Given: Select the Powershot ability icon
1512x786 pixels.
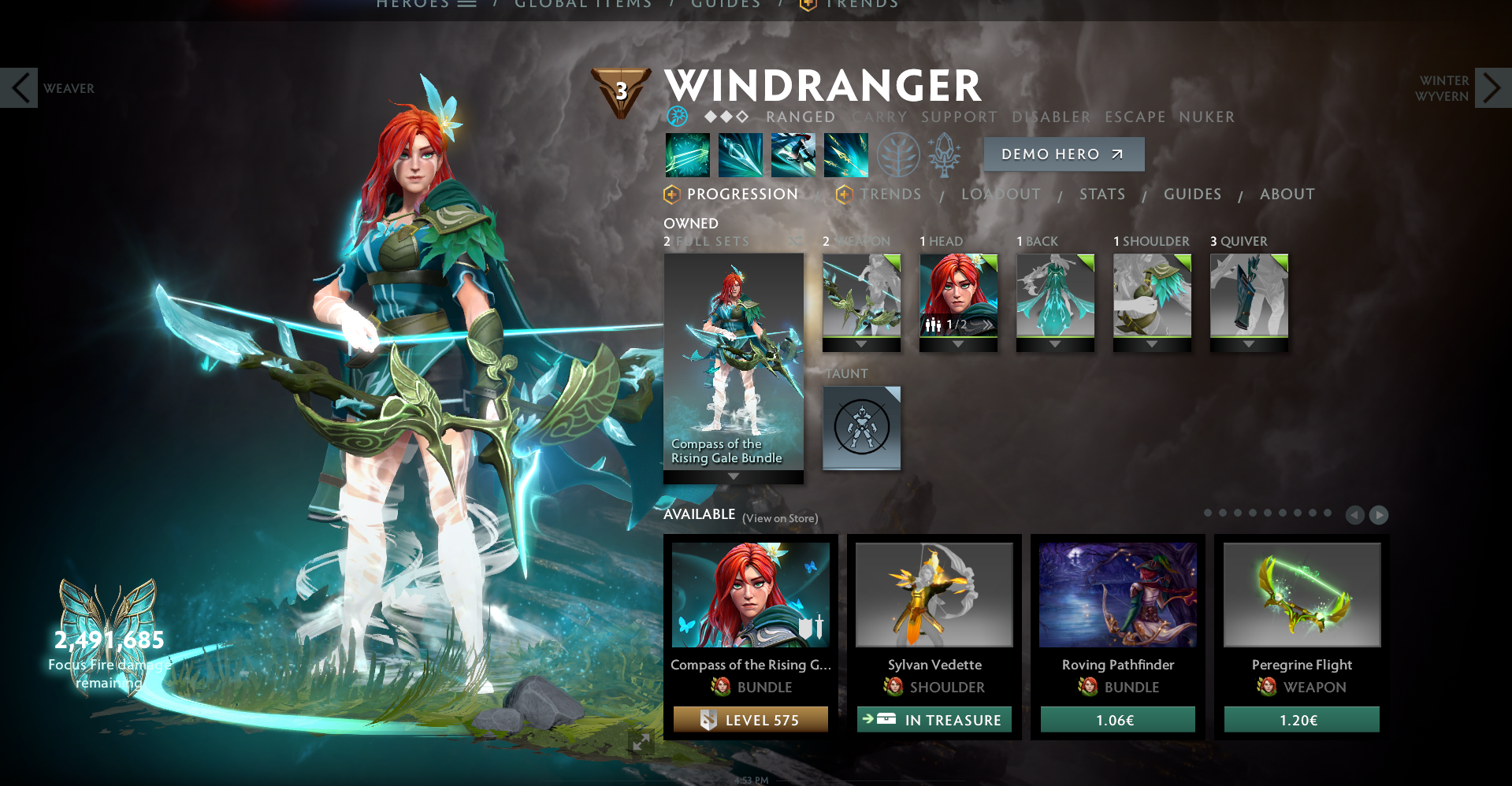Looking at the screenshot, I should point(739,154).
